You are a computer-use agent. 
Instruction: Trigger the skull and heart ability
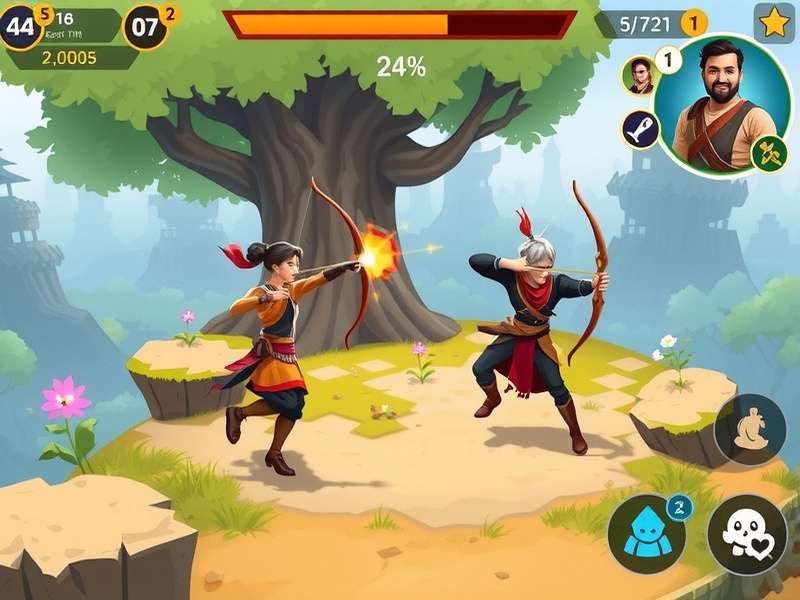pyautogui.click(x=747, y=534)
